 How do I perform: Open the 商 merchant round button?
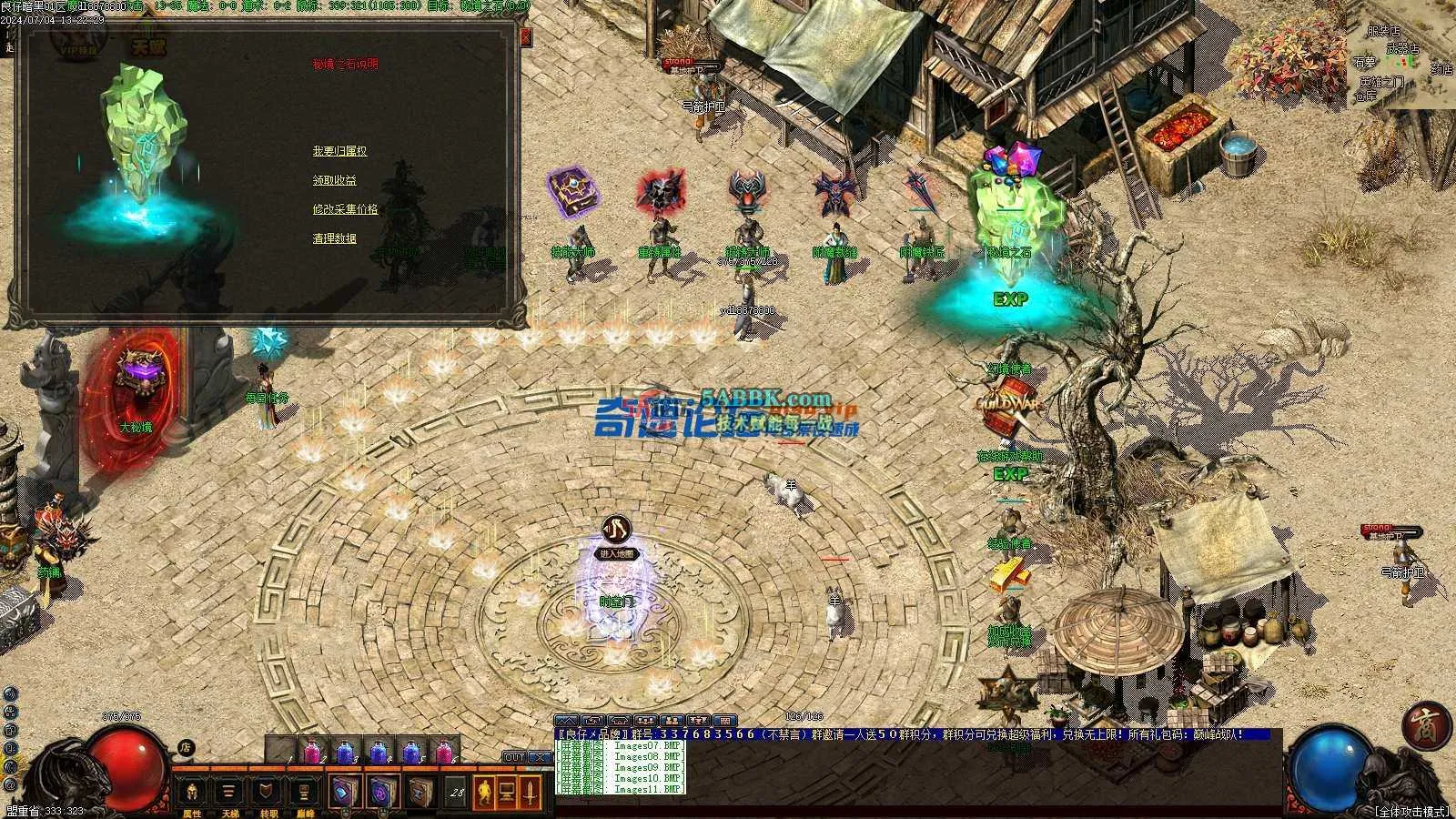[x=1425, y=726]
